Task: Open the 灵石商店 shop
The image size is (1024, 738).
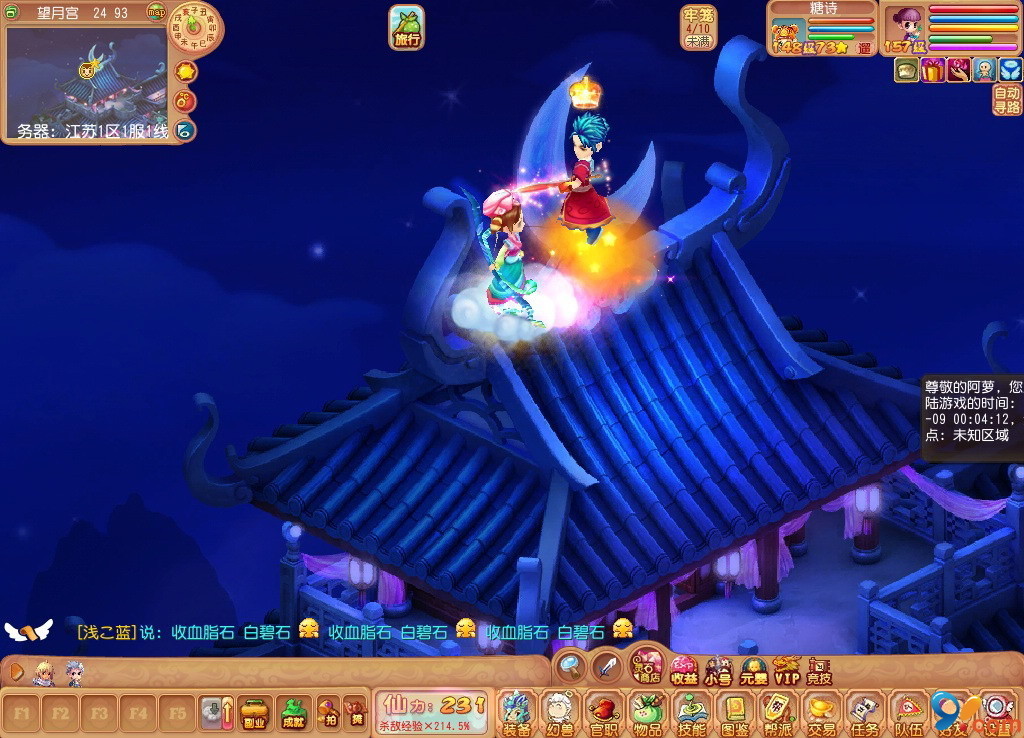Action: point(645,668)
